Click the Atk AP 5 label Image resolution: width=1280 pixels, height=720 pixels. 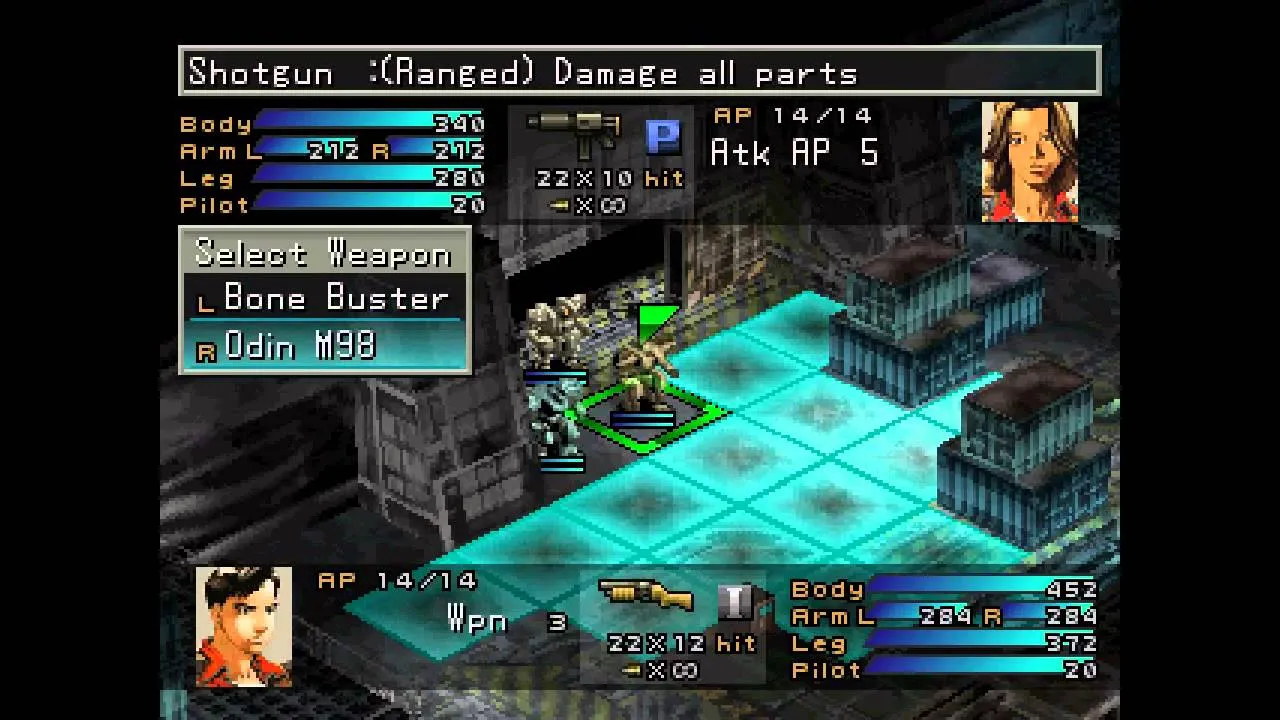[x=793, y=153]
